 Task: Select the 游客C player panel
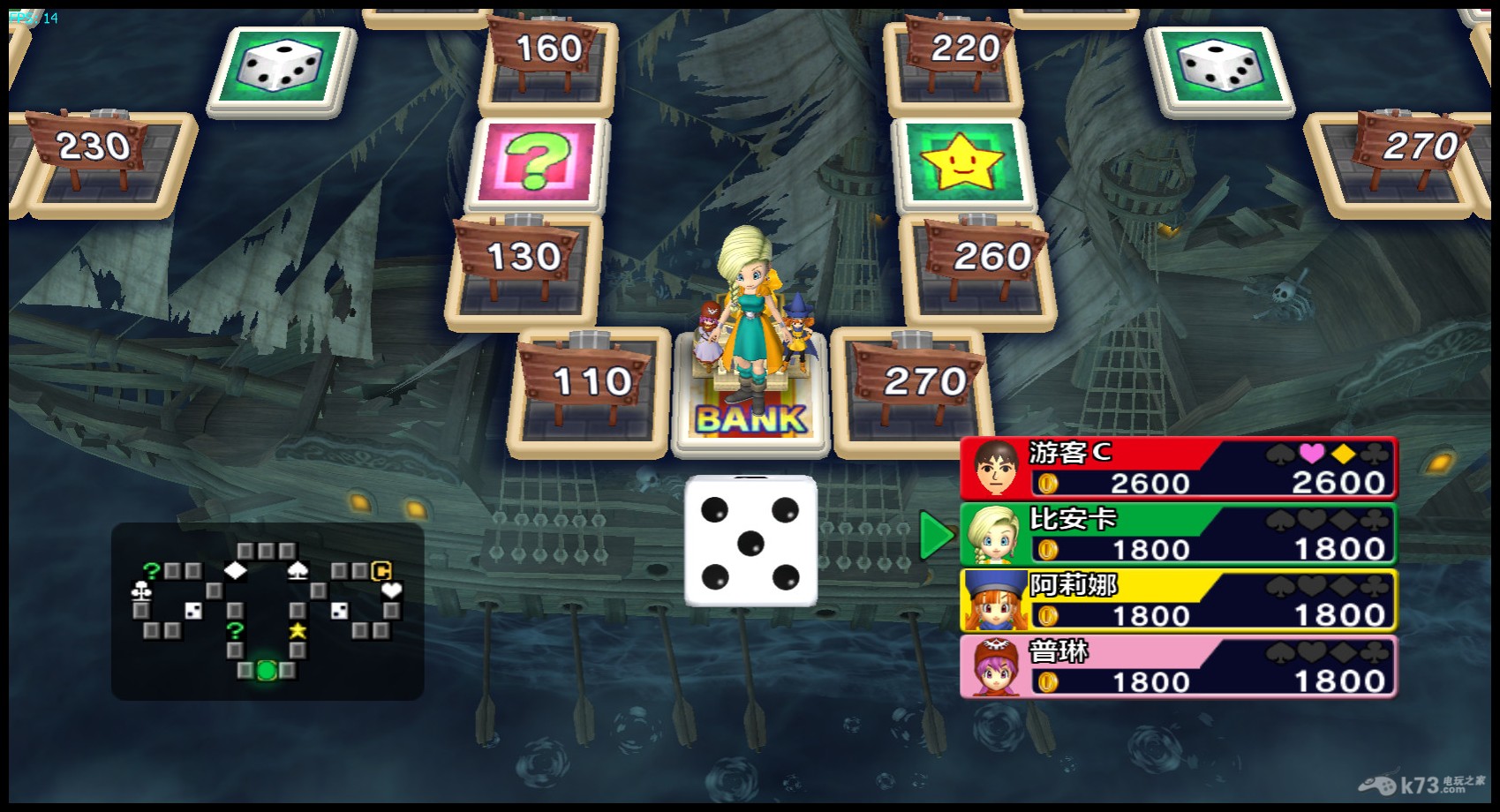(x=1178, y=468)
